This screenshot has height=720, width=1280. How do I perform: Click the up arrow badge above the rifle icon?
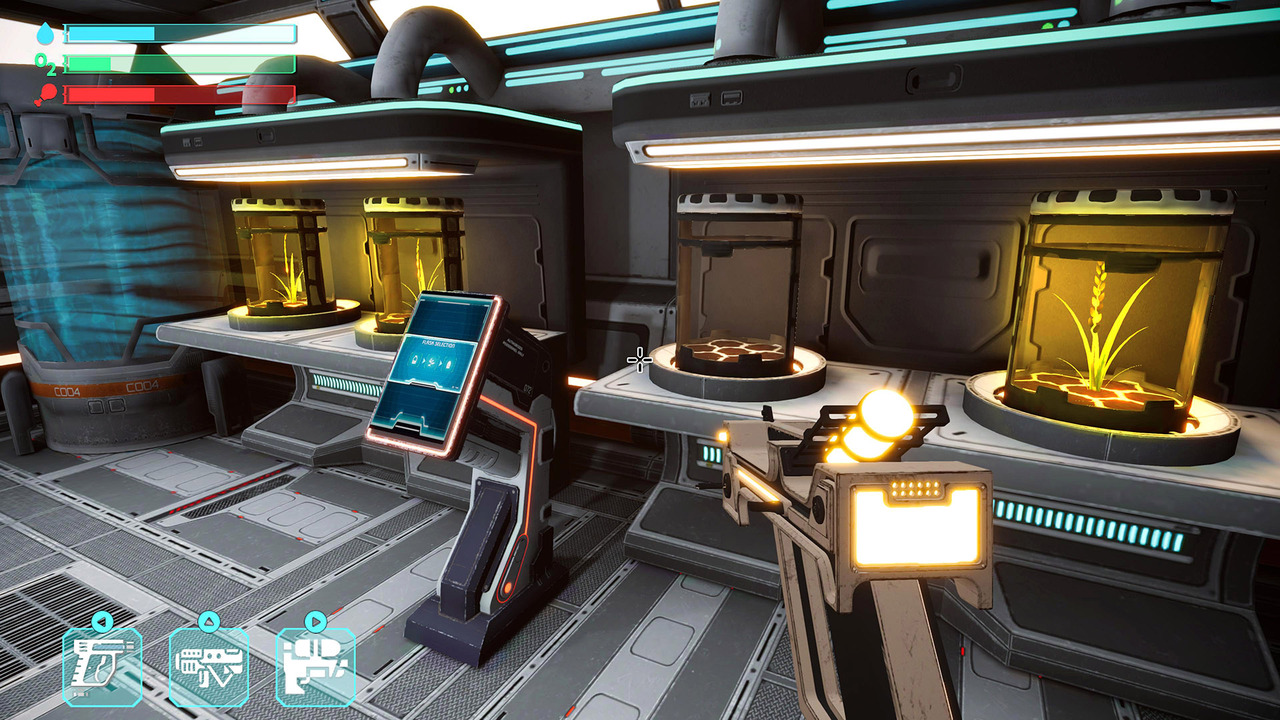tap(208, 620)
